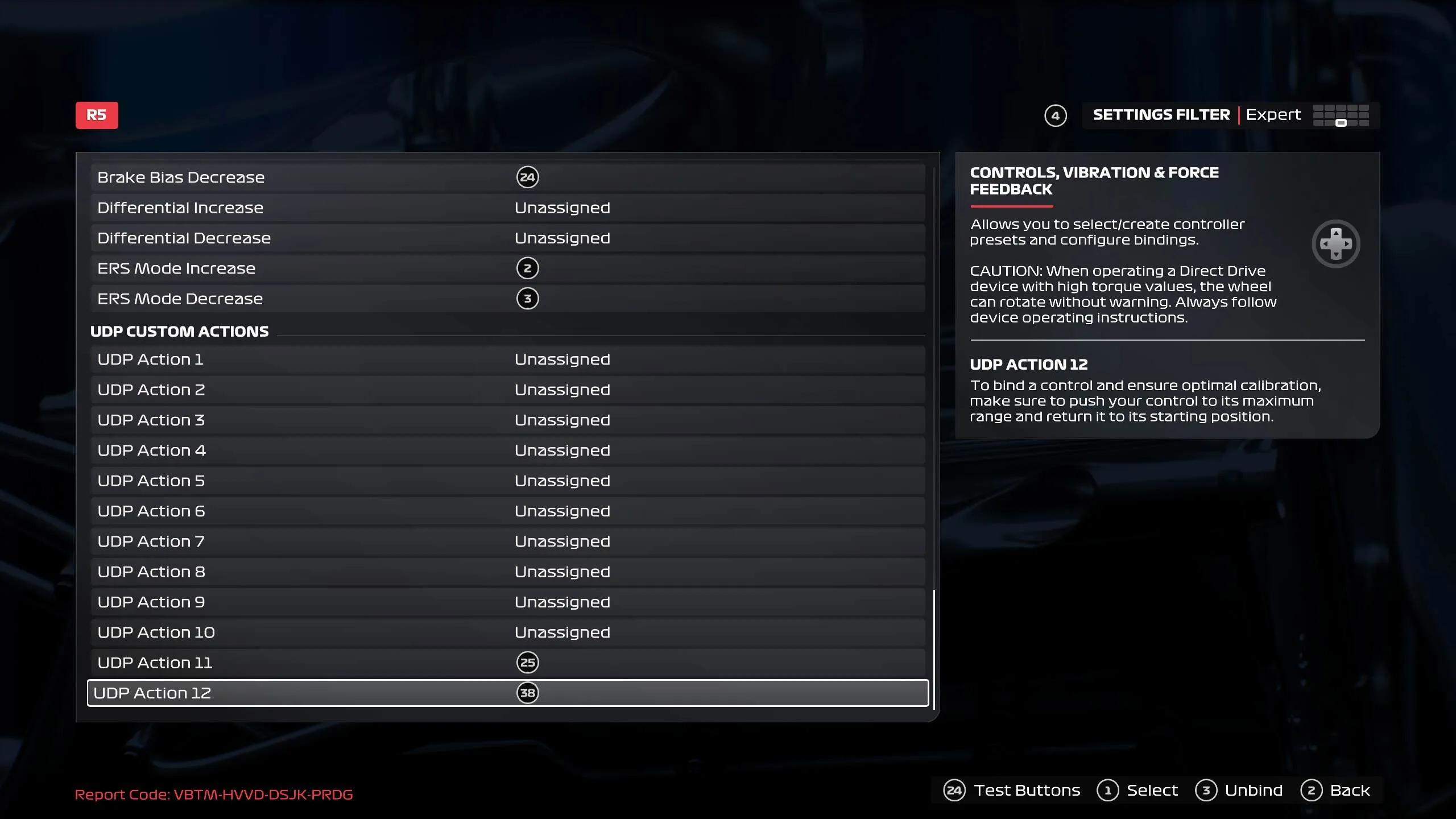This screenshot has height=819, width=1456.
Task: Expand the UDP Custom Actions section header
Action: pyautogui.click(x=179, y=332)
